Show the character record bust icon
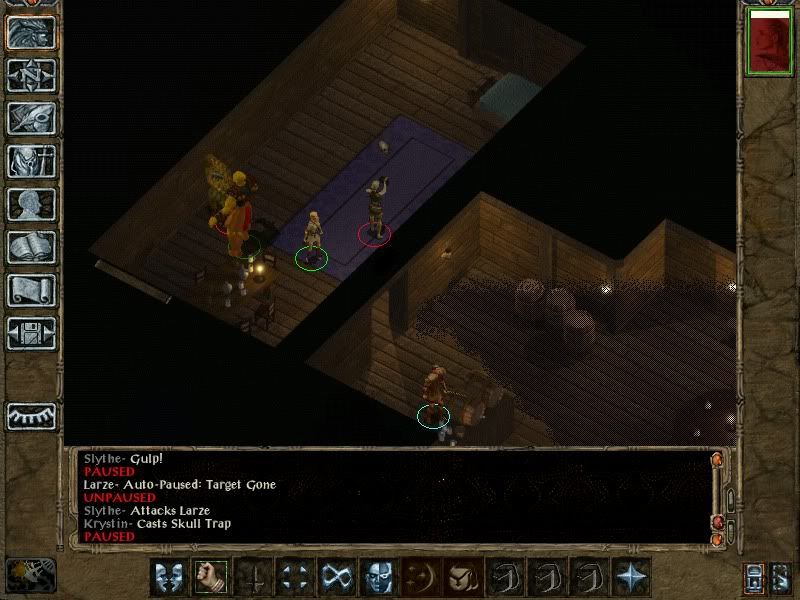This screenshot has width=800, height=600. (x=31, y=205)
